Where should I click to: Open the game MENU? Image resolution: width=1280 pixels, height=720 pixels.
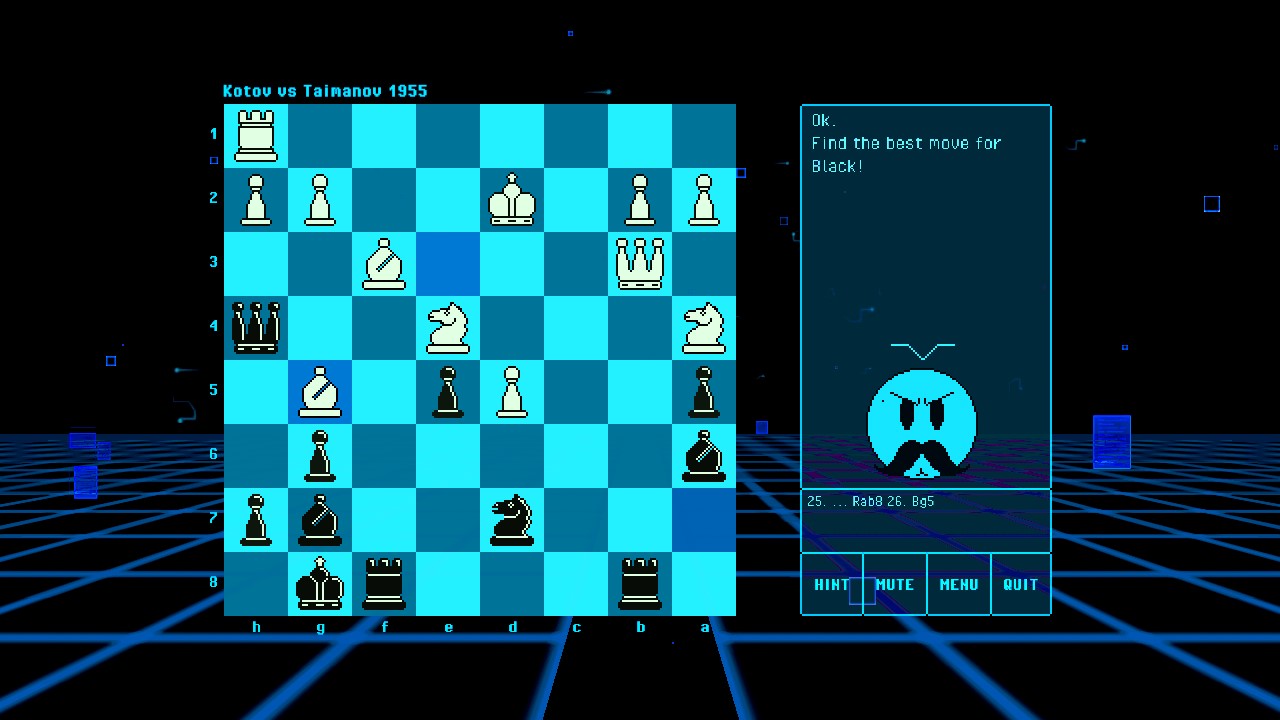point(958,584)
